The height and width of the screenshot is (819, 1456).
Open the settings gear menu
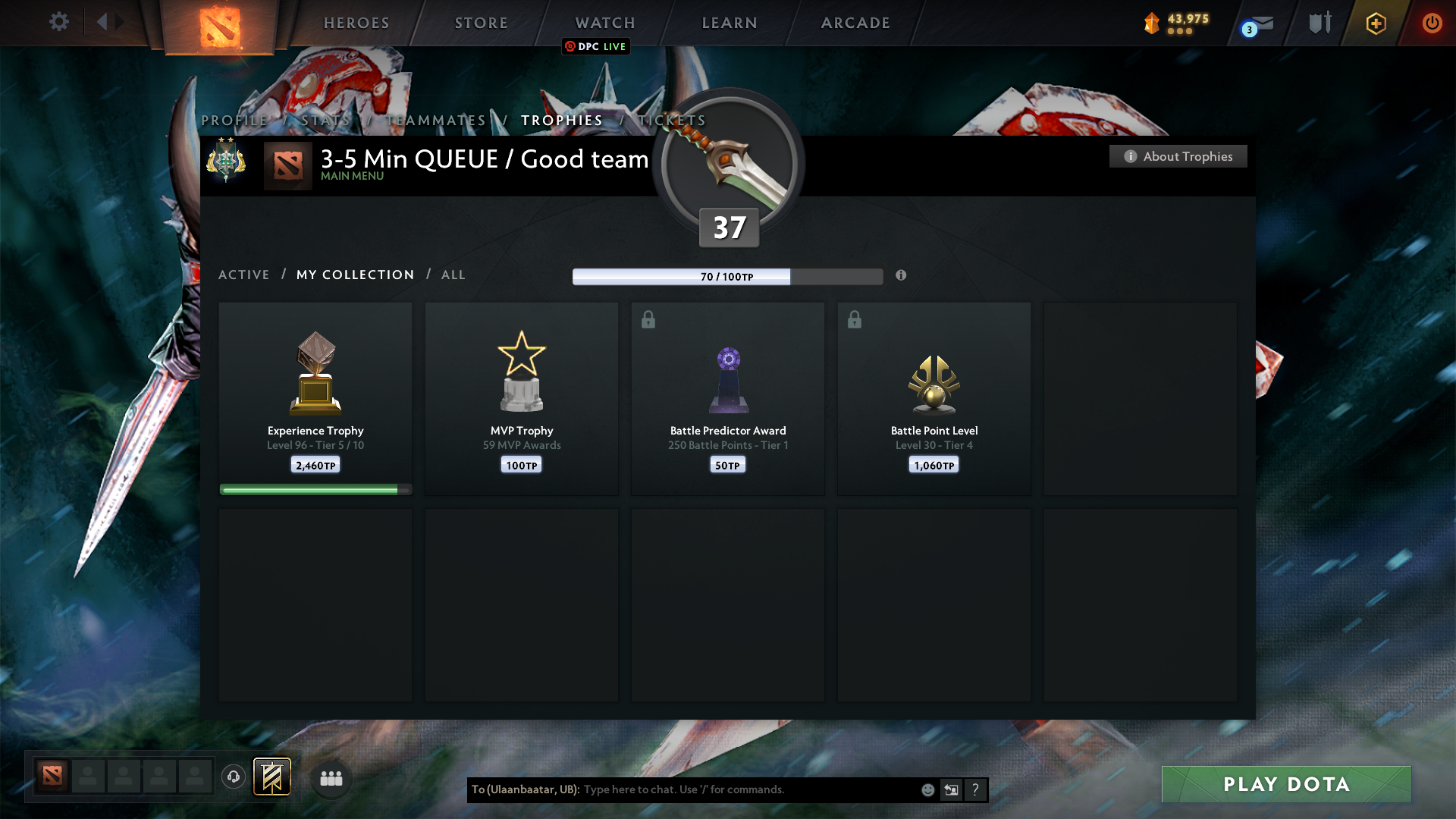point(59,22)
